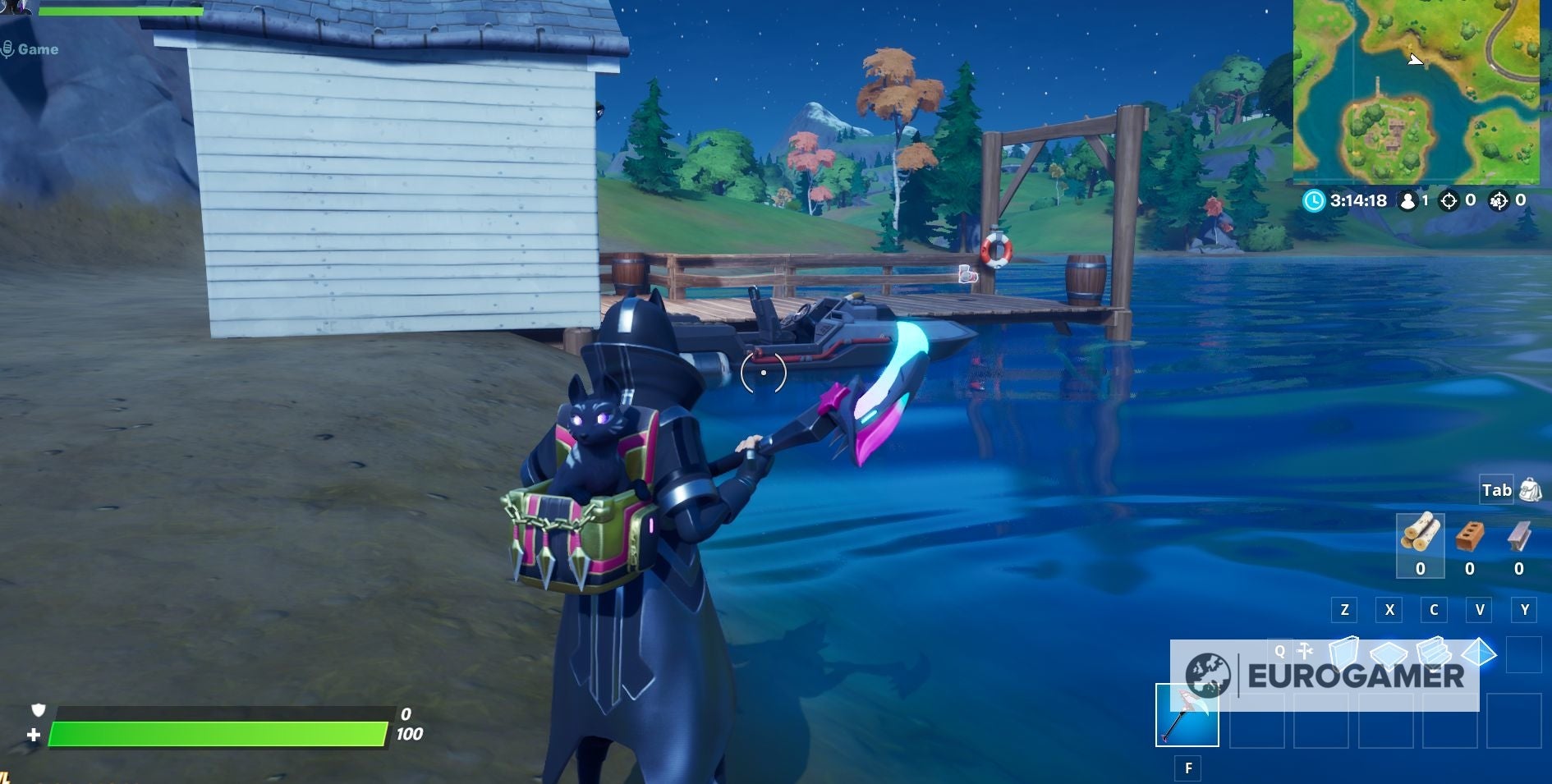Click the match timer showing 3:14:18
This screenshot has width=1552, height=784.
click(1357, 200)
